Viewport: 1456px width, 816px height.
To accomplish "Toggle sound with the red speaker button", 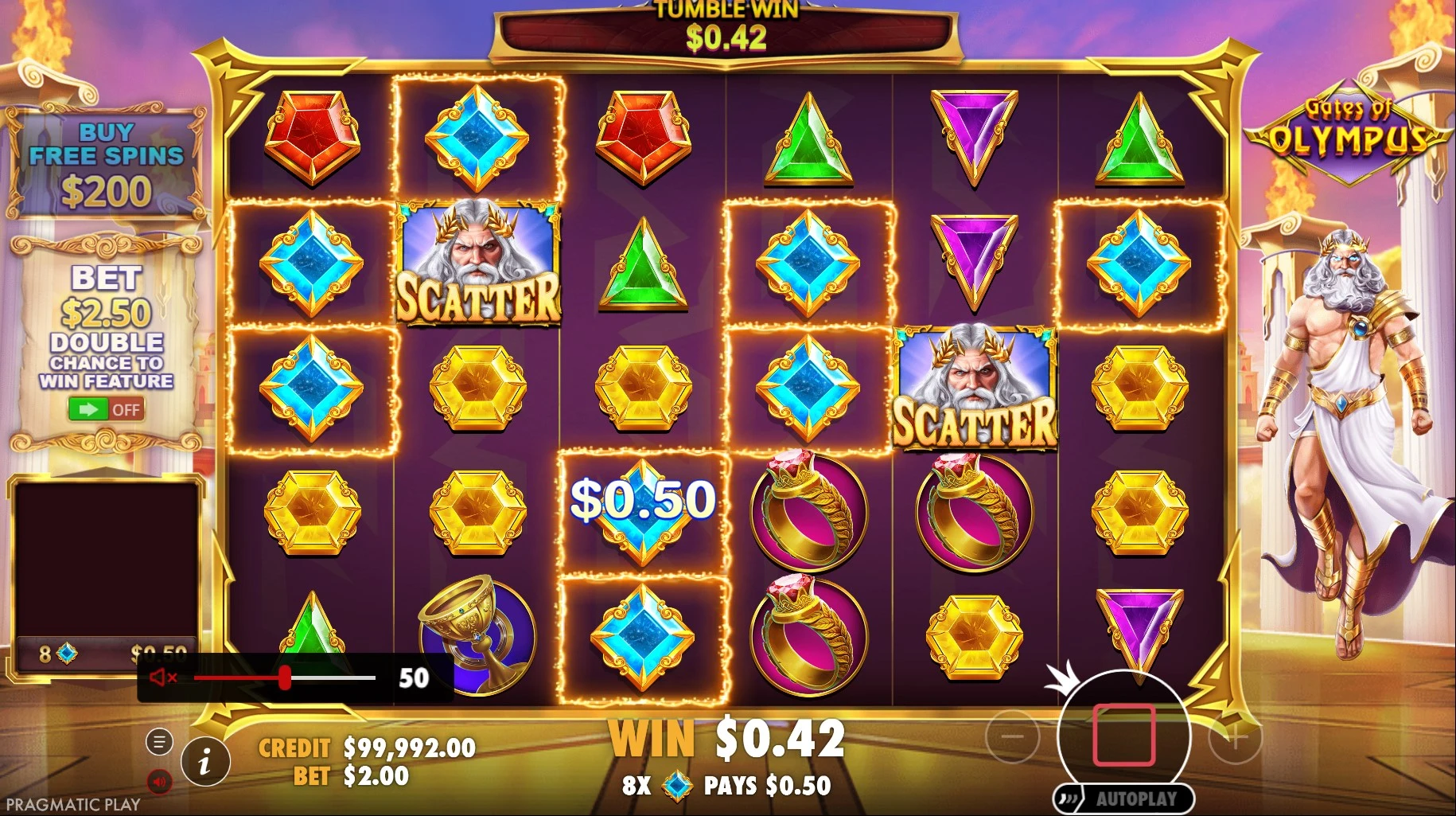I will (x=159, y=781).
